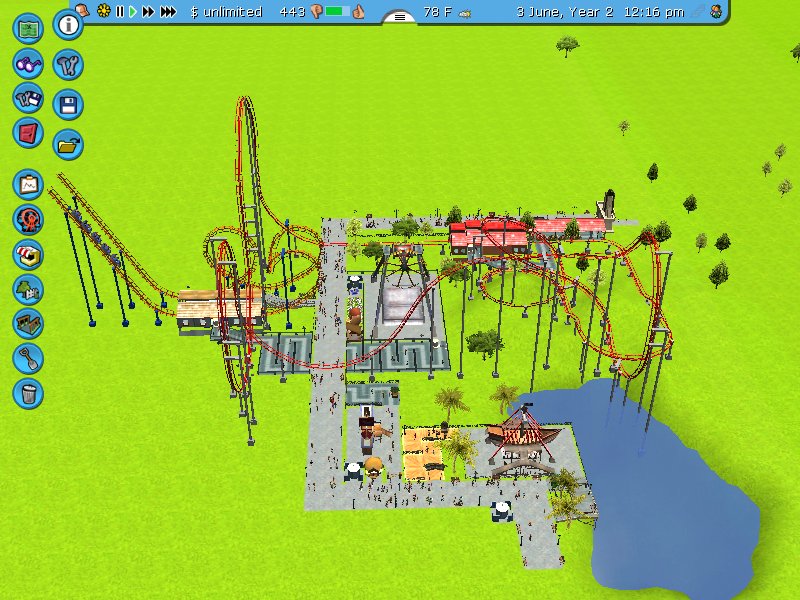Pause the game simulation
Image resolution: width=800 pixels, height=600 pixels.
(120, 11)
